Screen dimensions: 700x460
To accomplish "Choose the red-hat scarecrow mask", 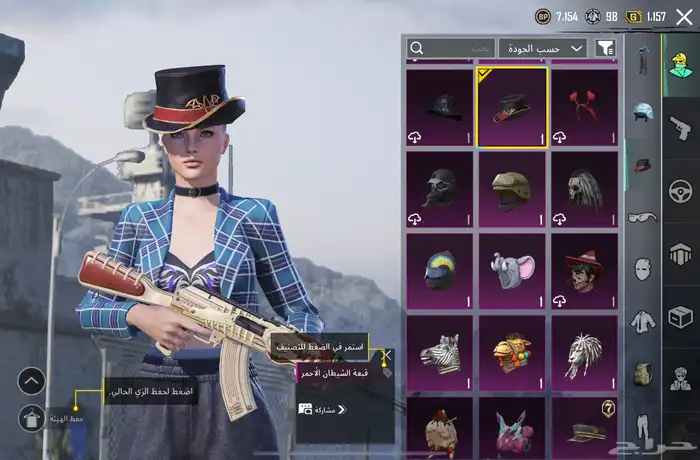I will (584, 271).
